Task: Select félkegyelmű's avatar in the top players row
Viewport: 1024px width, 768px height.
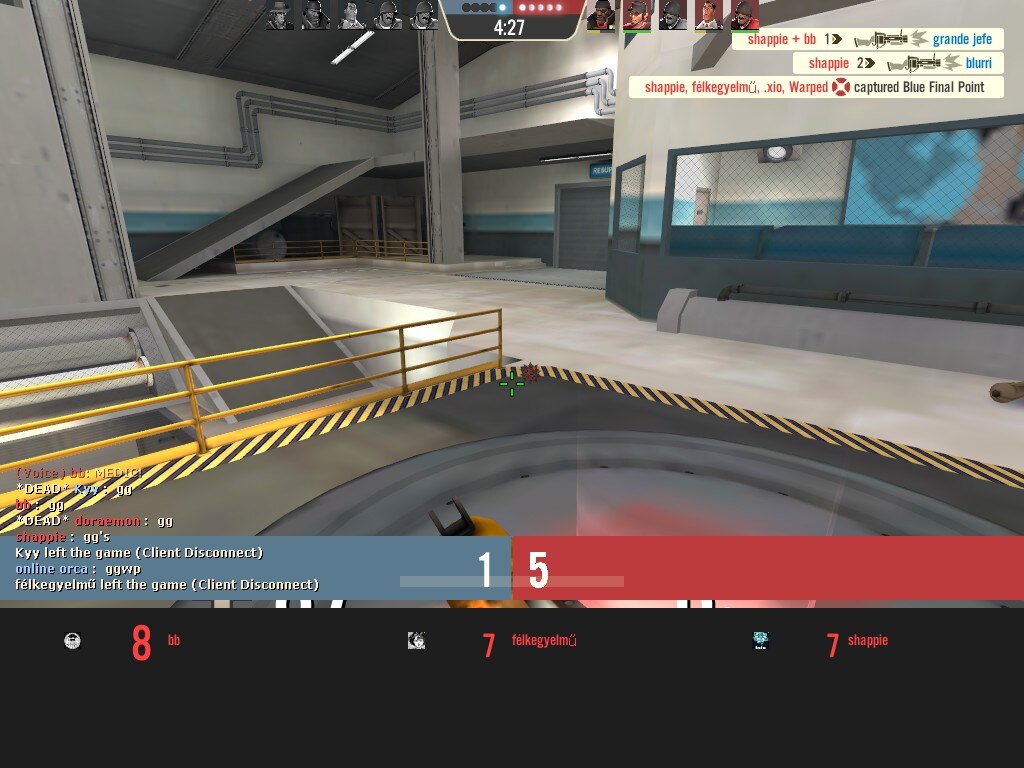Action: (x=417, y=641)
